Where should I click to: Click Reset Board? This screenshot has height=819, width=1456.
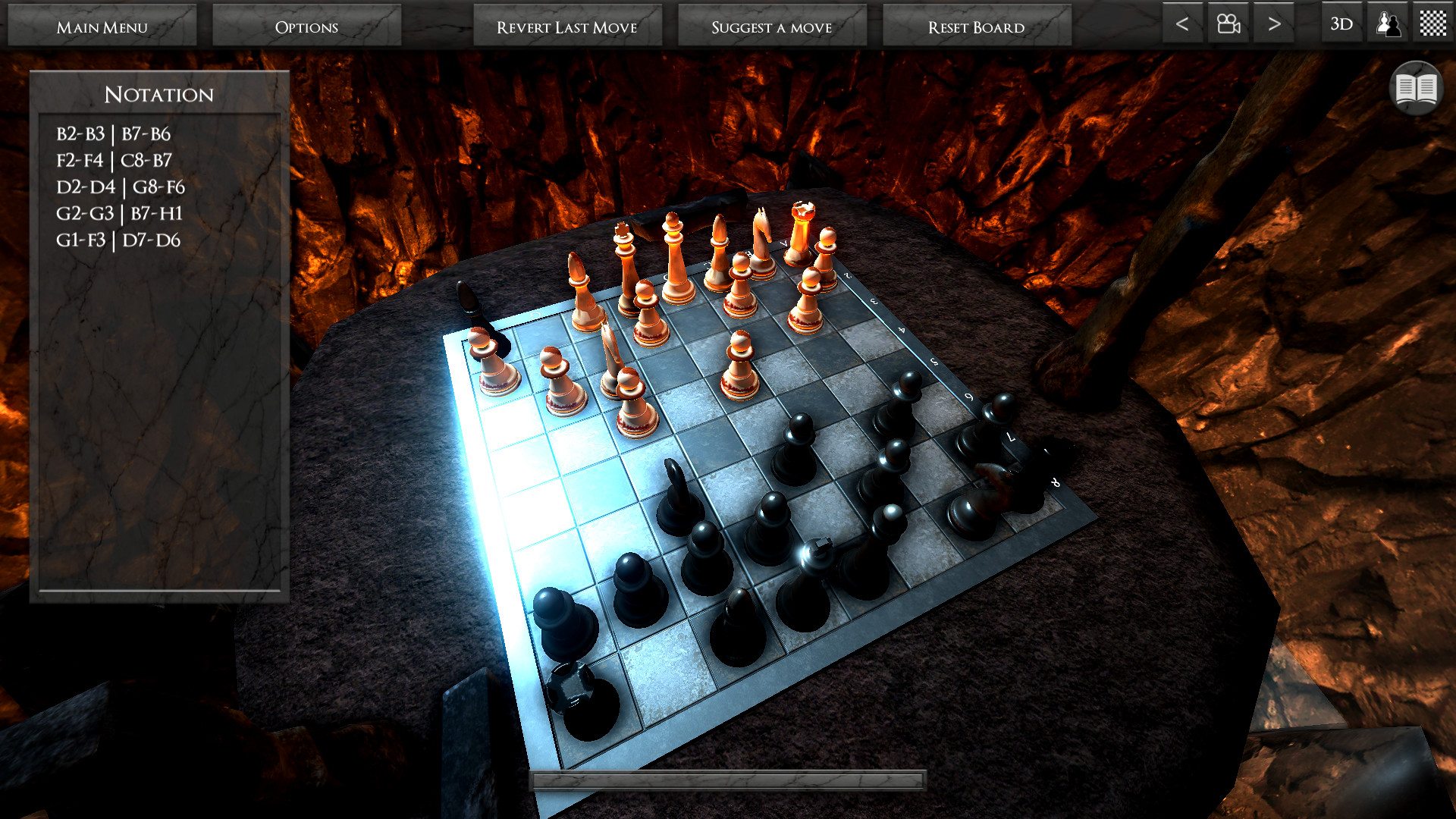pyautogui.click(x=977, y=25)
